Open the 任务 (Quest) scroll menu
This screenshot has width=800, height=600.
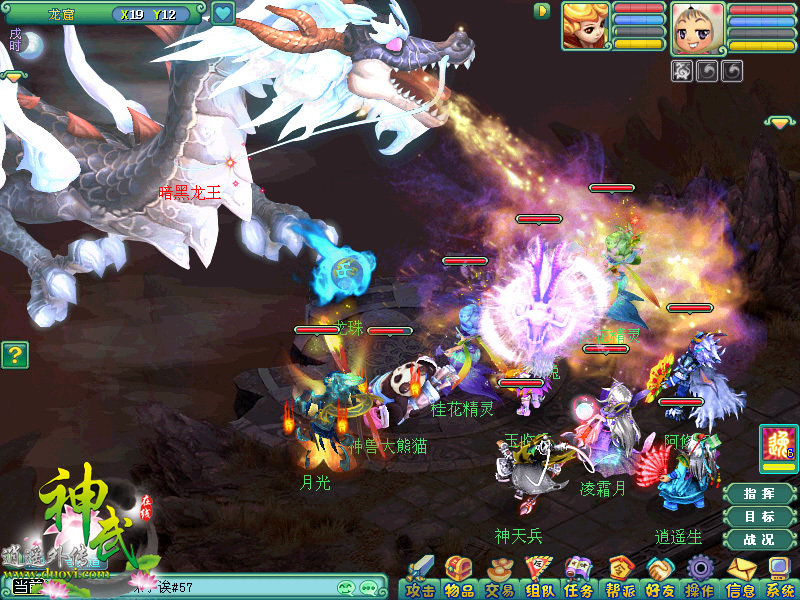pyautogui.click(x=578, y=578)
